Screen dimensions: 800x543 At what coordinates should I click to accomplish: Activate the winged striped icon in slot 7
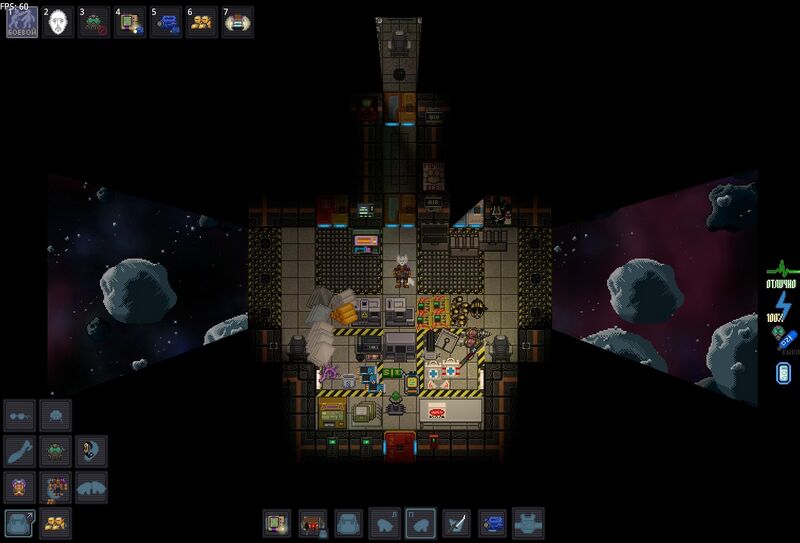(237, 22)
